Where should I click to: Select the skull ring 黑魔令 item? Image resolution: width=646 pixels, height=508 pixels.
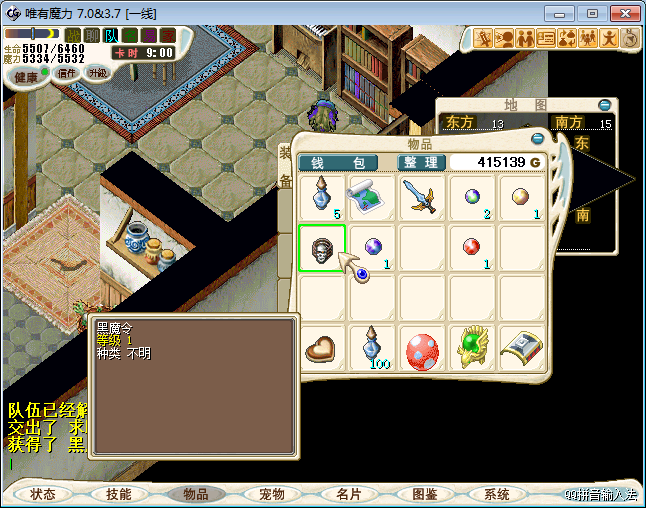point(322,248)
